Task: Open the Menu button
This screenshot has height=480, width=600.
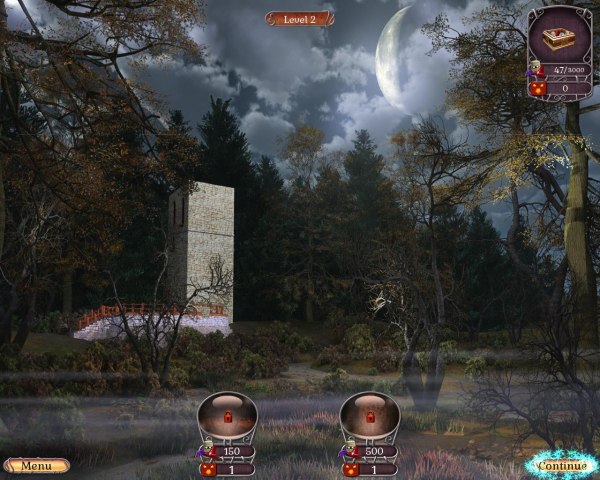Action: 36,466
